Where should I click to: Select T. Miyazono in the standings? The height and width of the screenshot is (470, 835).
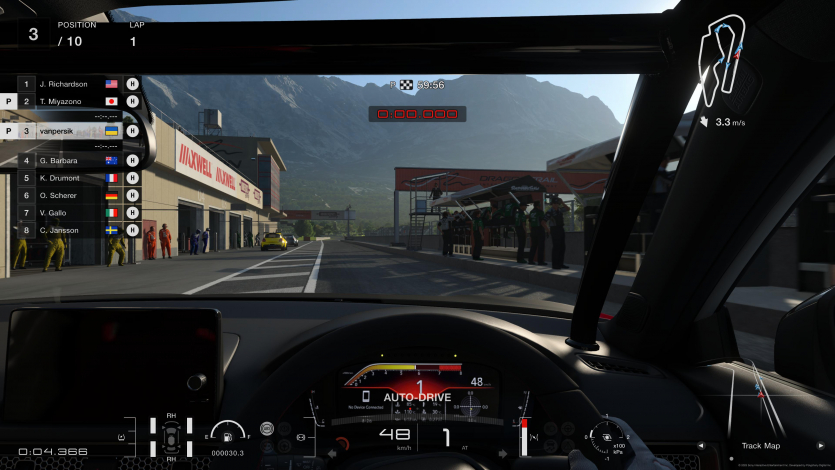pos(70,101)
